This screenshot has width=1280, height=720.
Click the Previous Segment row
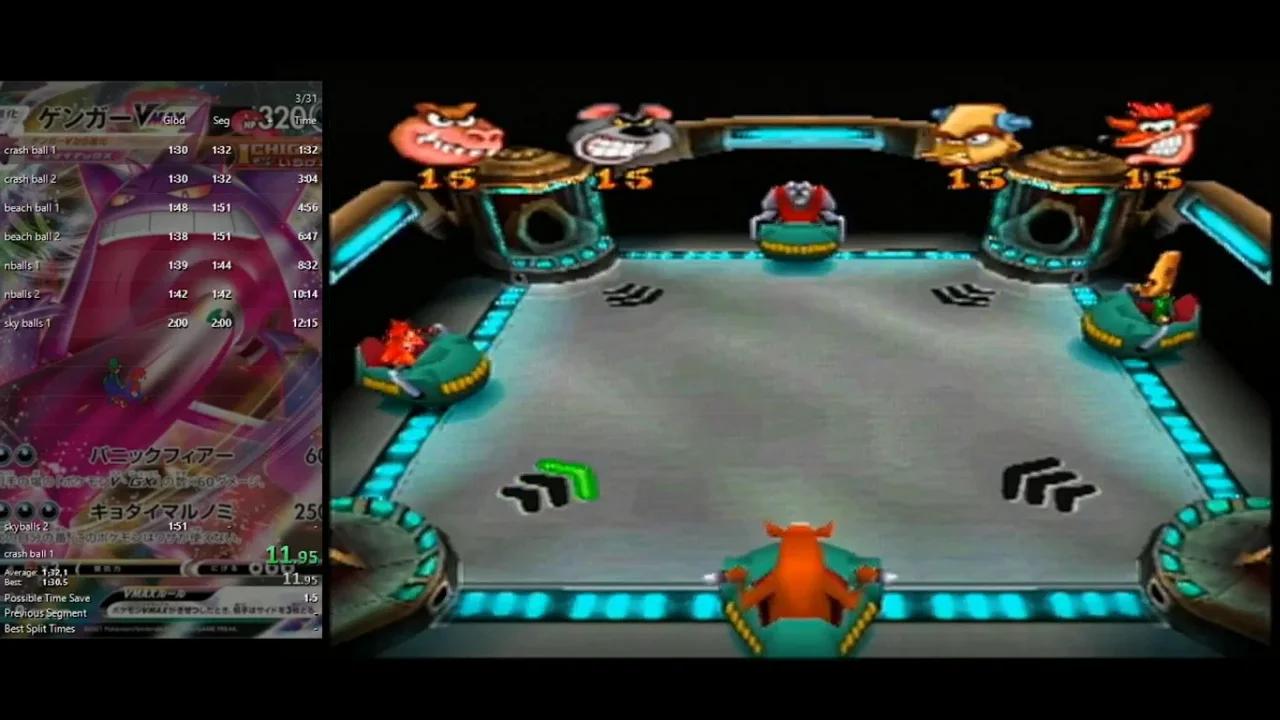pos(45,613)
